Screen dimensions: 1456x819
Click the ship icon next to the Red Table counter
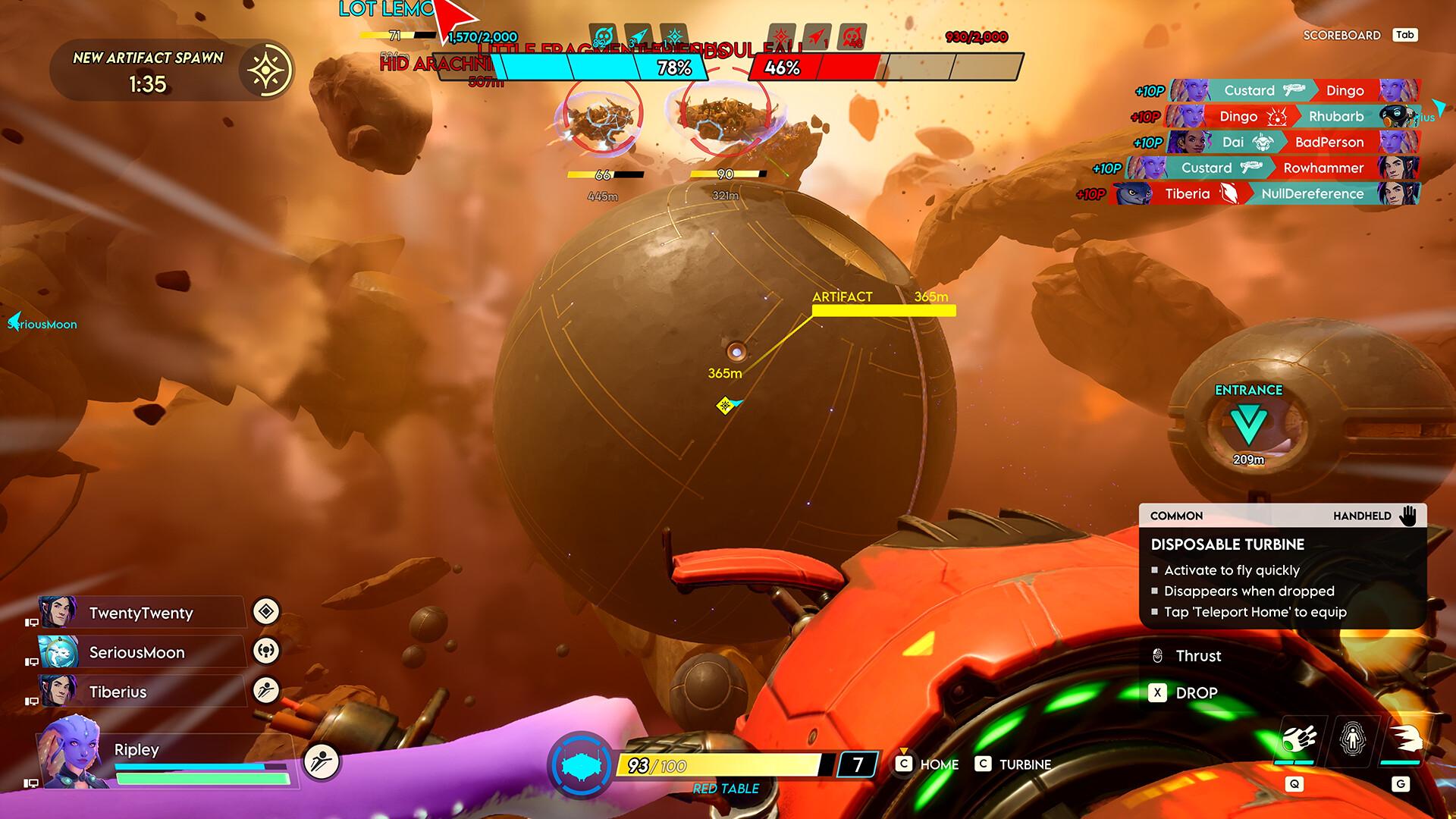click(x=582, y=766)
